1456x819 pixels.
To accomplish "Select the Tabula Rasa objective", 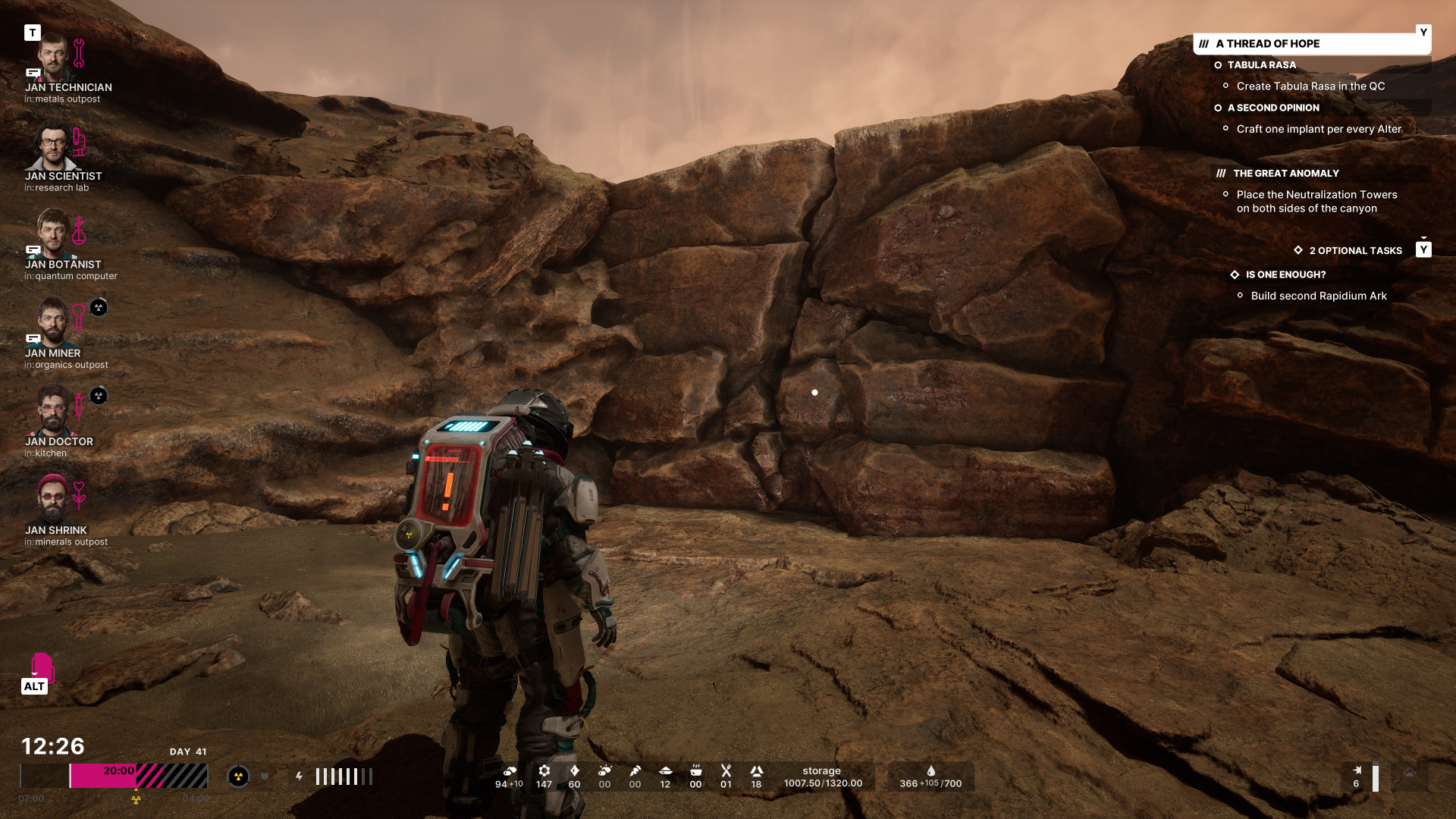I will [x=1261, y=65].
